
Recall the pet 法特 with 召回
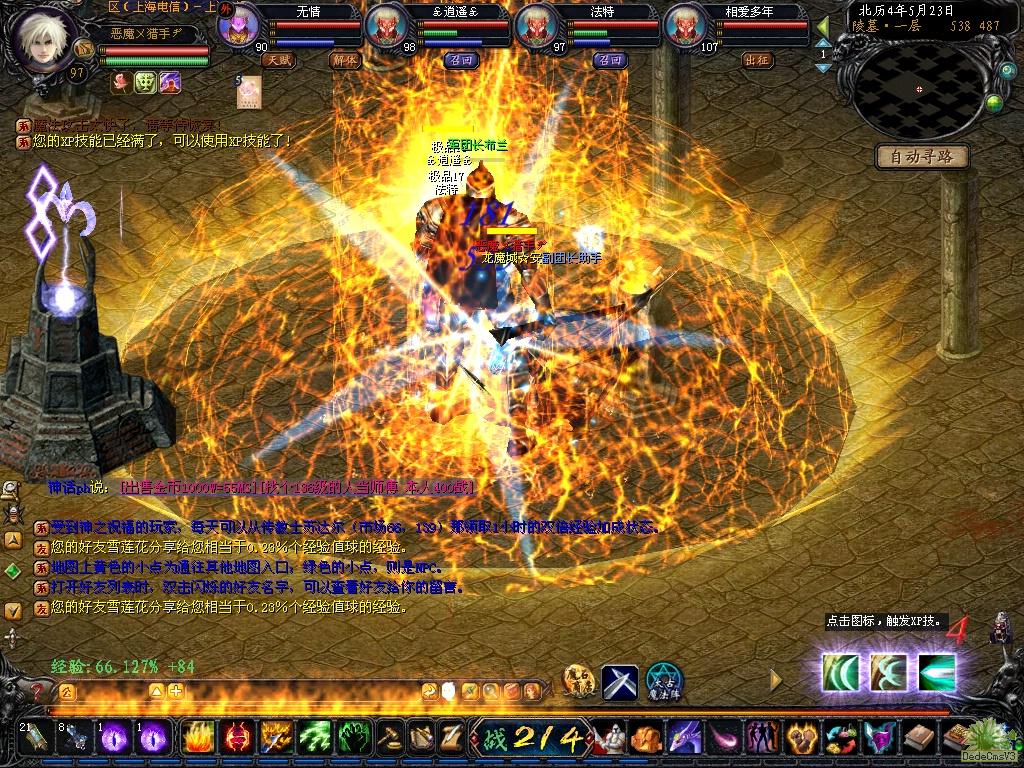click(x=609, y=60)
